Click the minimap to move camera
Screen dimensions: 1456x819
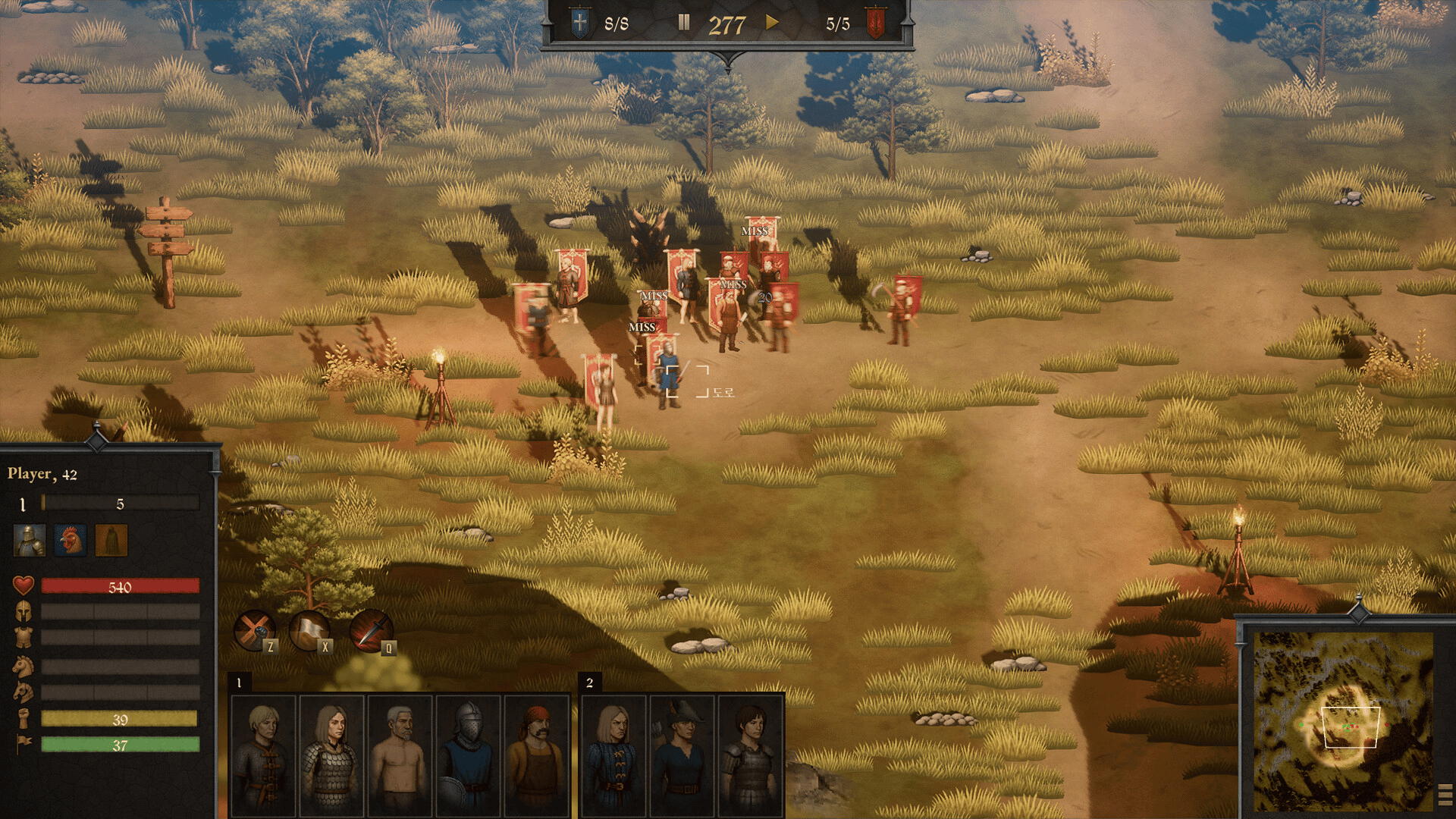point(1342,720)
